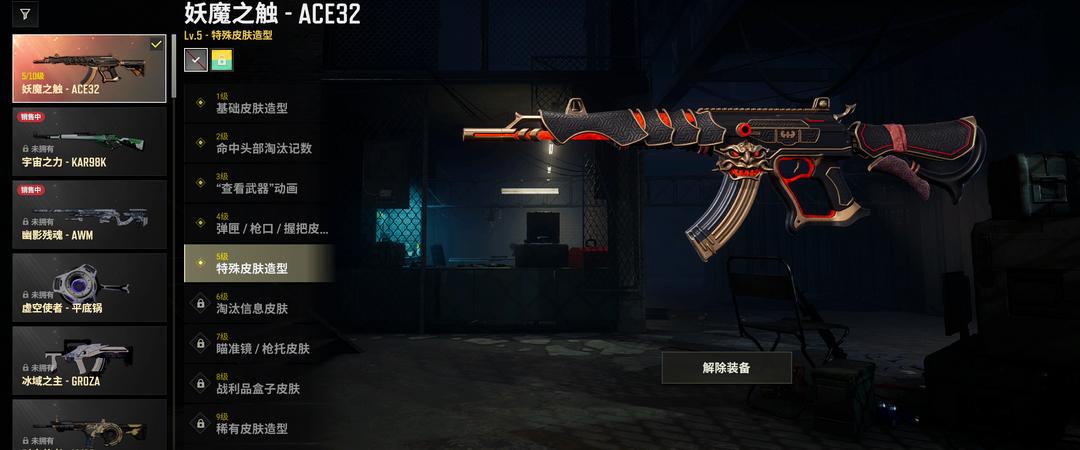Select the 妖魔之触 - ACE32 skin card
1080x450 pixels.
point(89,69)
